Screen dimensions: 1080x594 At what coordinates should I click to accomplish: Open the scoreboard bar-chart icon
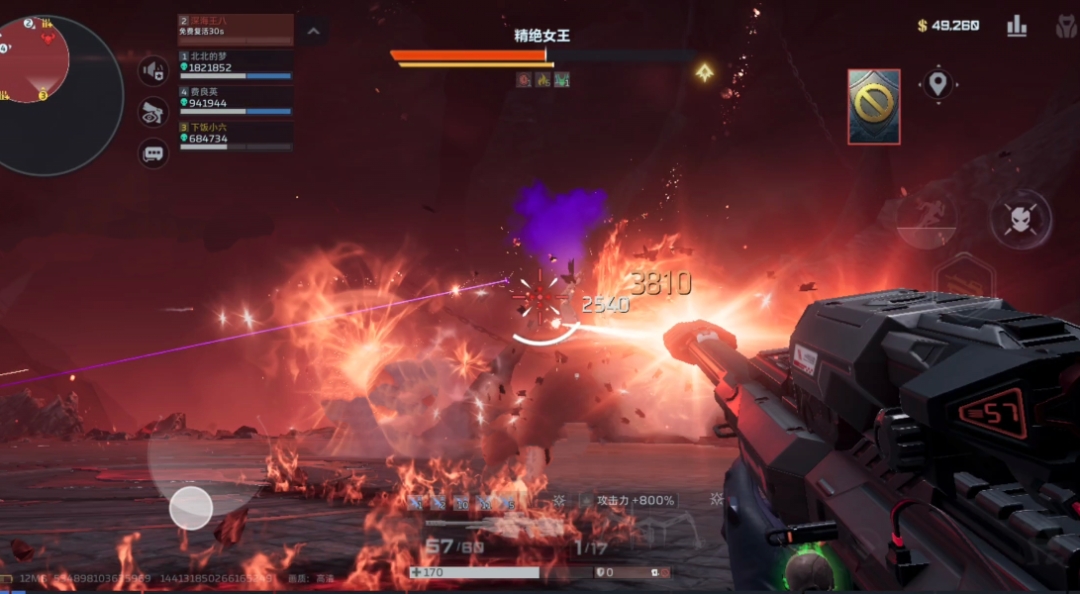click(x=1017, y=26)
